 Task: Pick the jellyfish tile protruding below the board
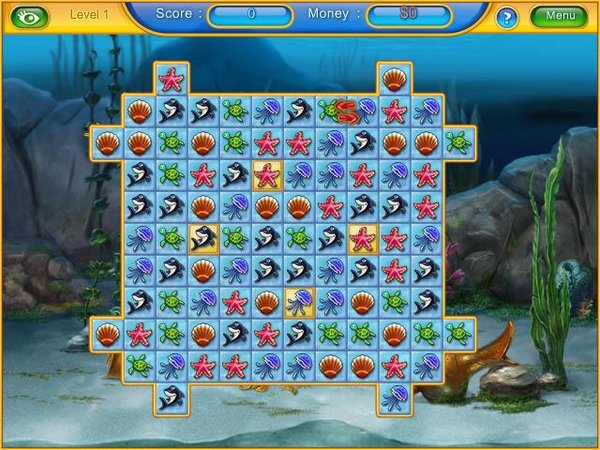point(394,397)
